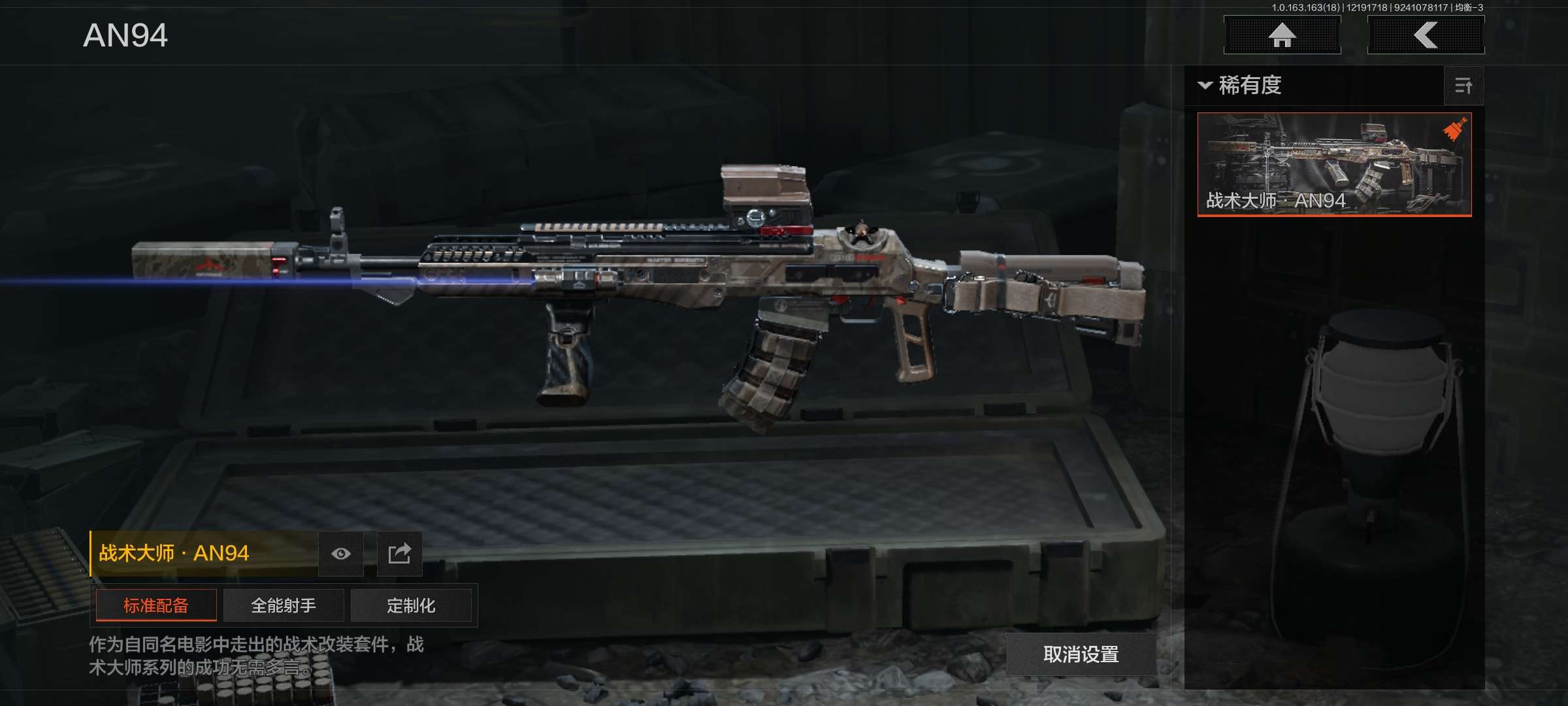Select the 战术大师 AN94 skin thumbnail
Image resolution: width=1568 pixels, height=706 pixels.
click(1334, 164)
